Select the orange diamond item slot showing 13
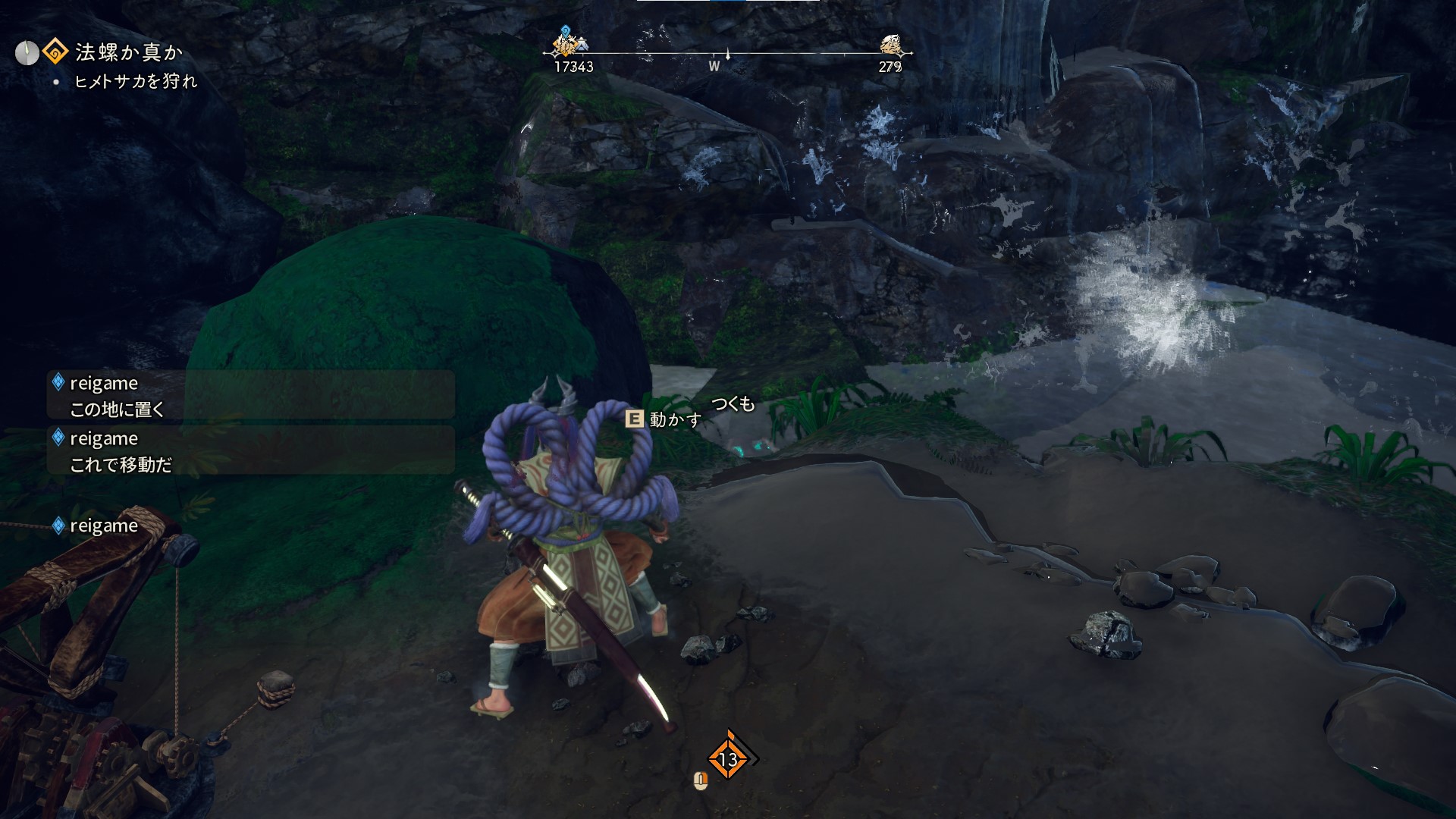The image size is (1456, 819). [x=728, y=758]
